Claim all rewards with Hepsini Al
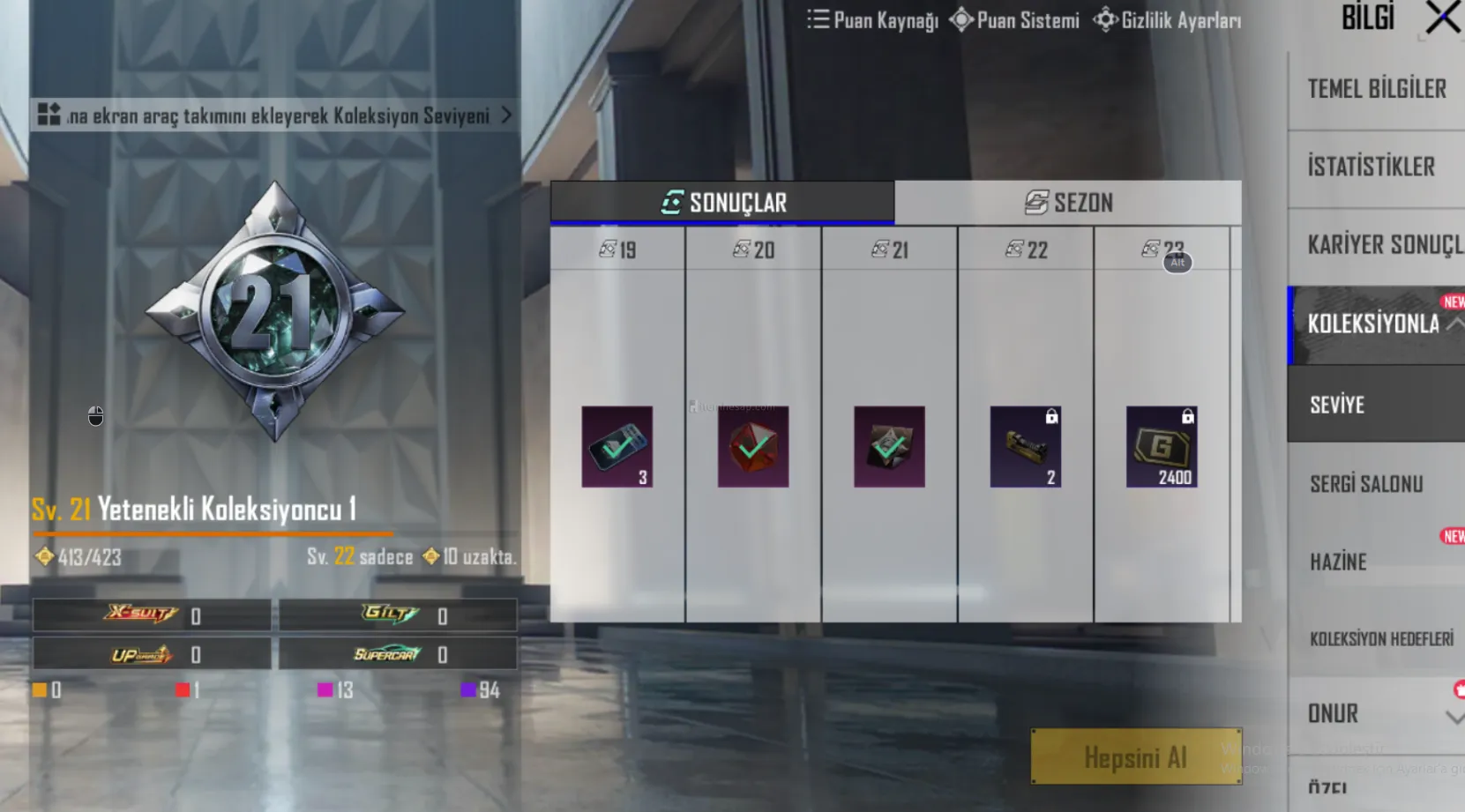 (x=1135, y=756)
